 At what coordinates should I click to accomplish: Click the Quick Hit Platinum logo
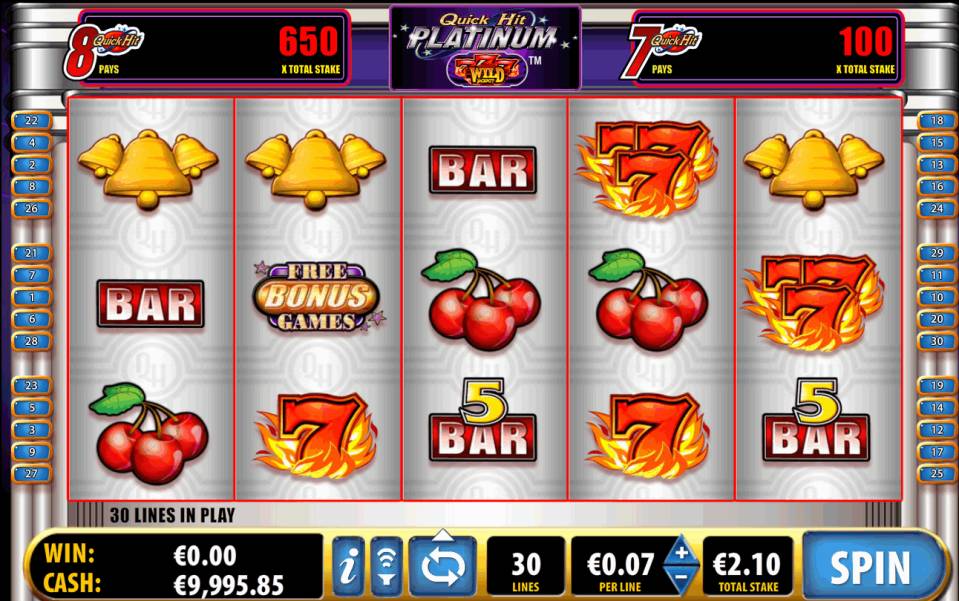click(485, 47)
